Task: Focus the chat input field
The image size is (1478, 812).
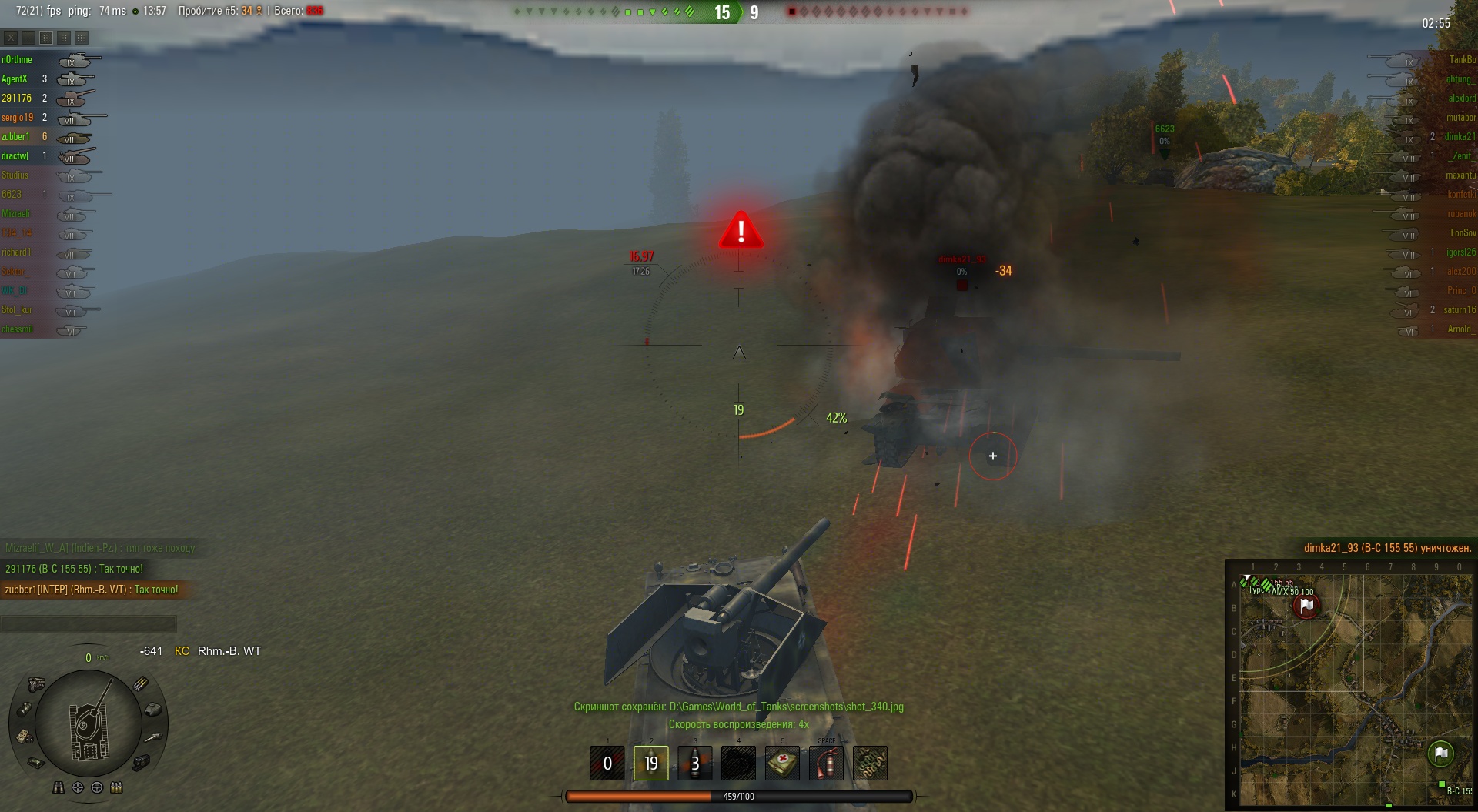Action: pyautogui.click(x=89, y=623)
